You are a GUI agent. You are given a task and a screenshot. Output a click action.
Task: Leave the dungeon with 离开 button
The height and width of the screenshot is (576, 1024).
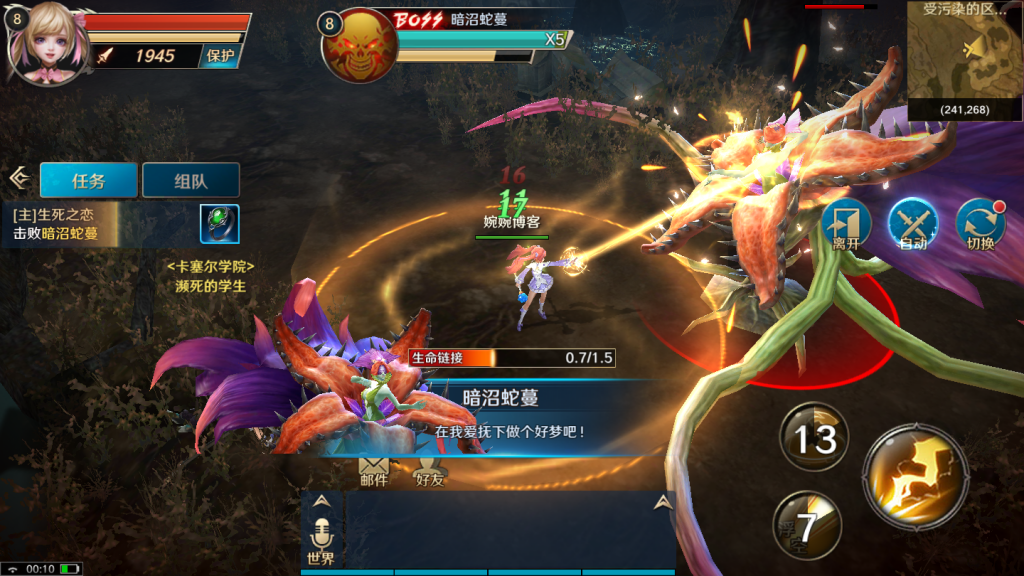[846, 225]
